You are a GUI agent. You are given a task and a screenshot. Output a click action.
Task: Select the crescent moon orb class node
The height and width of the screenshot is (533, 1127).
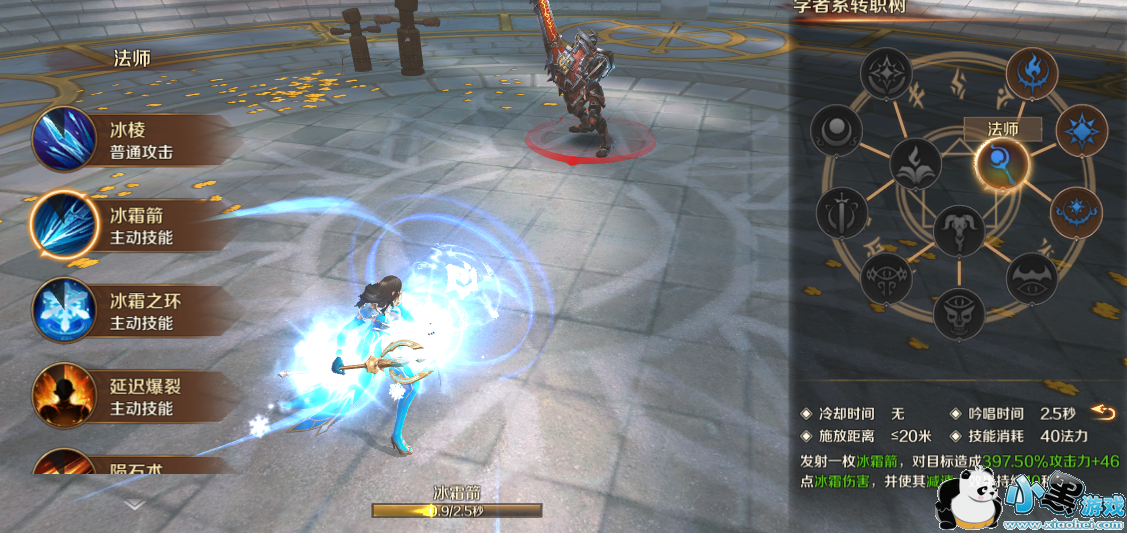click(x=836, y=131)
